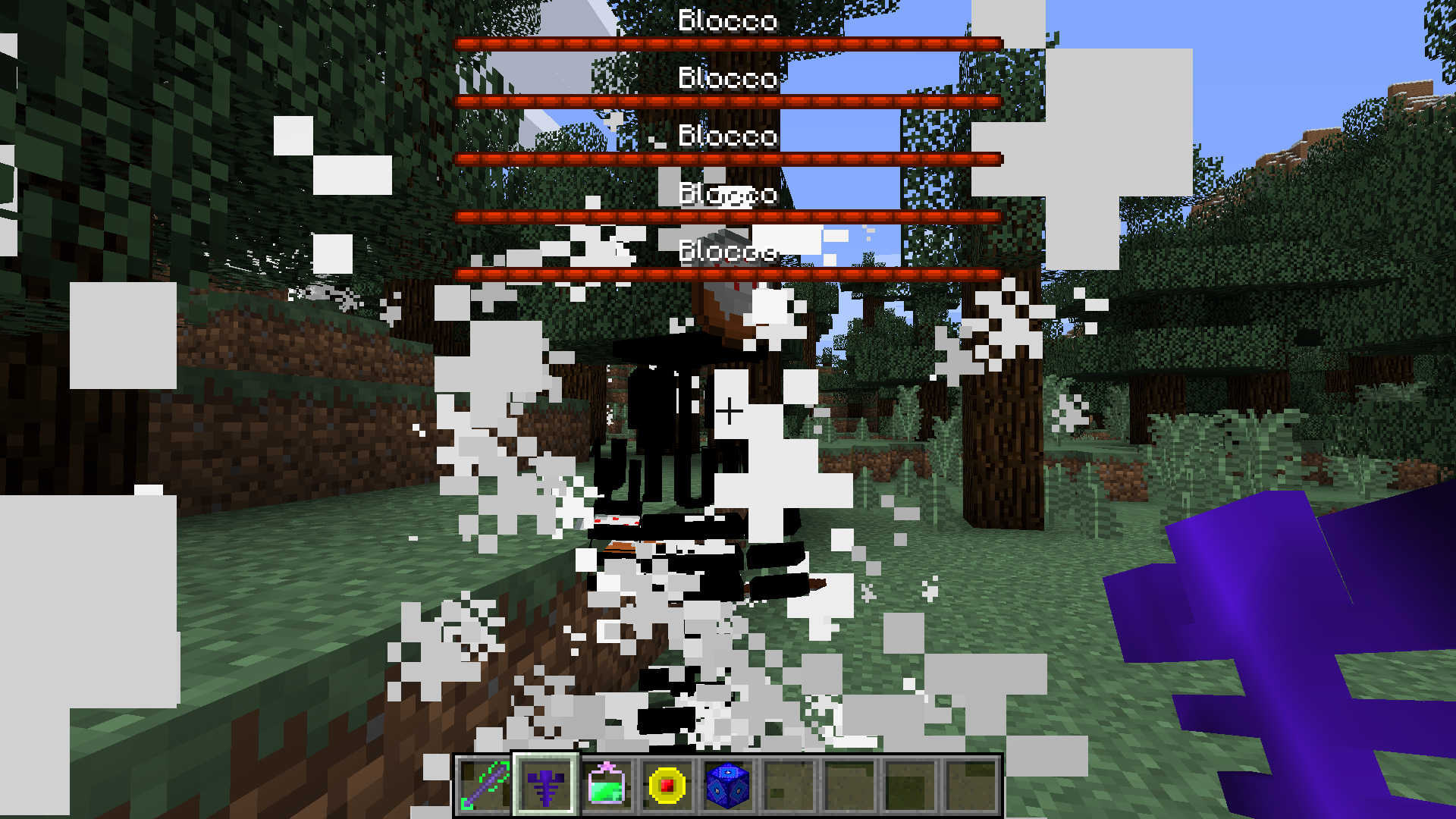Click the crosshair at screen center
The width and height of the screenshot is (1456, 819).
click(x=730, y=411)
